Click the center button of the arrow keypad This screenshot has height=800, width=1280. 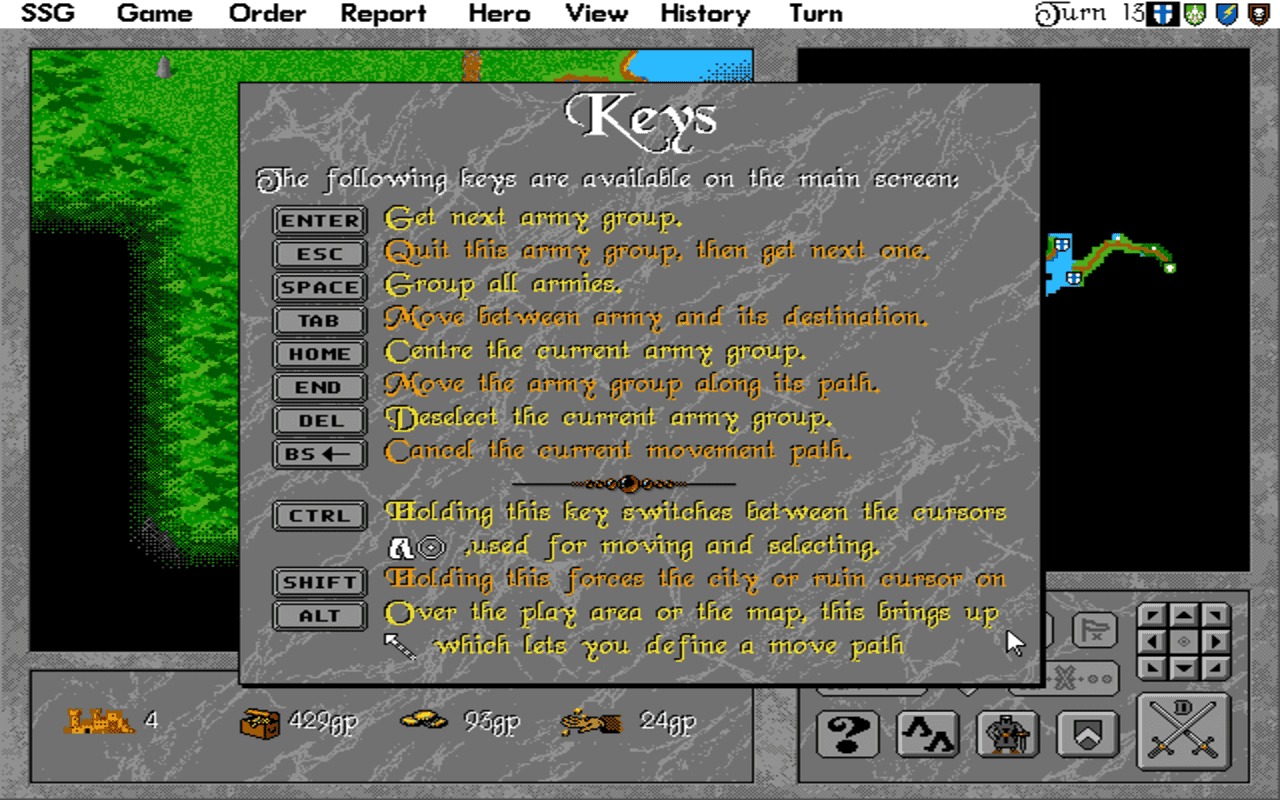click(x=1182, y=642)
